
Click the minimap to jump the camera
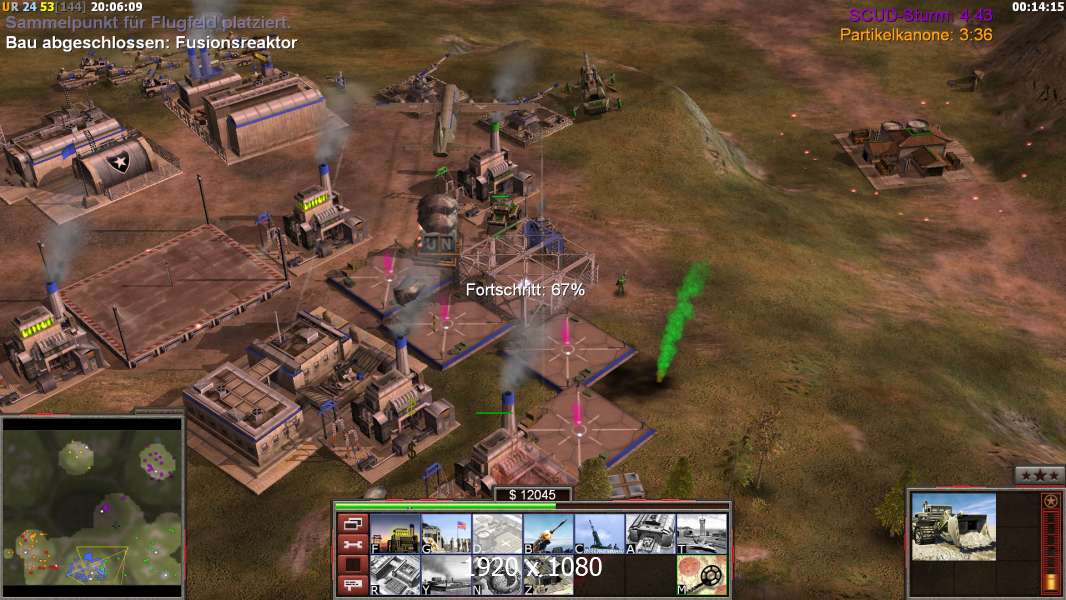pyautogui.click(x=92, y=503)
